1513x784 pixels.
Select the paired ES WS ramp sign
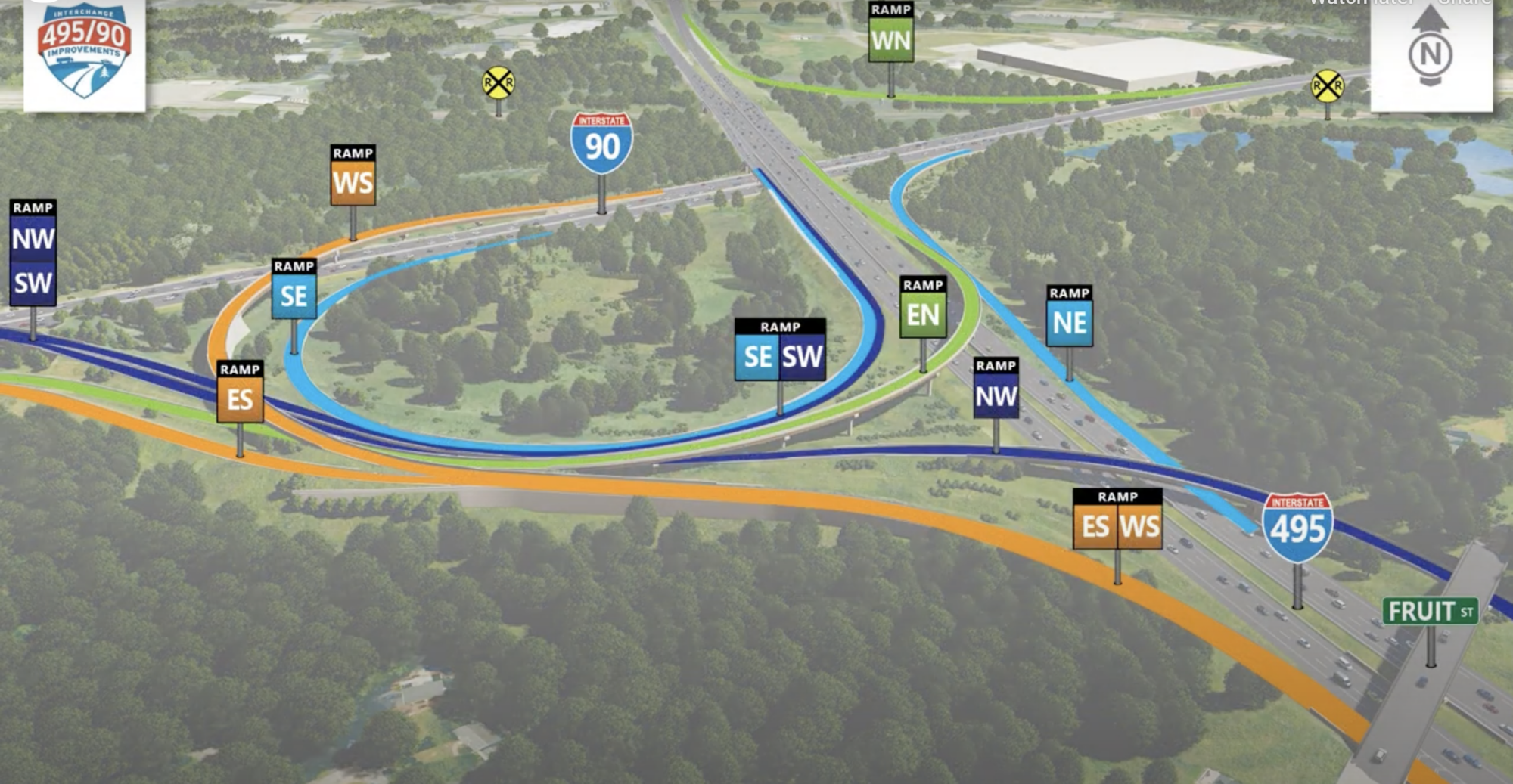1117,519
